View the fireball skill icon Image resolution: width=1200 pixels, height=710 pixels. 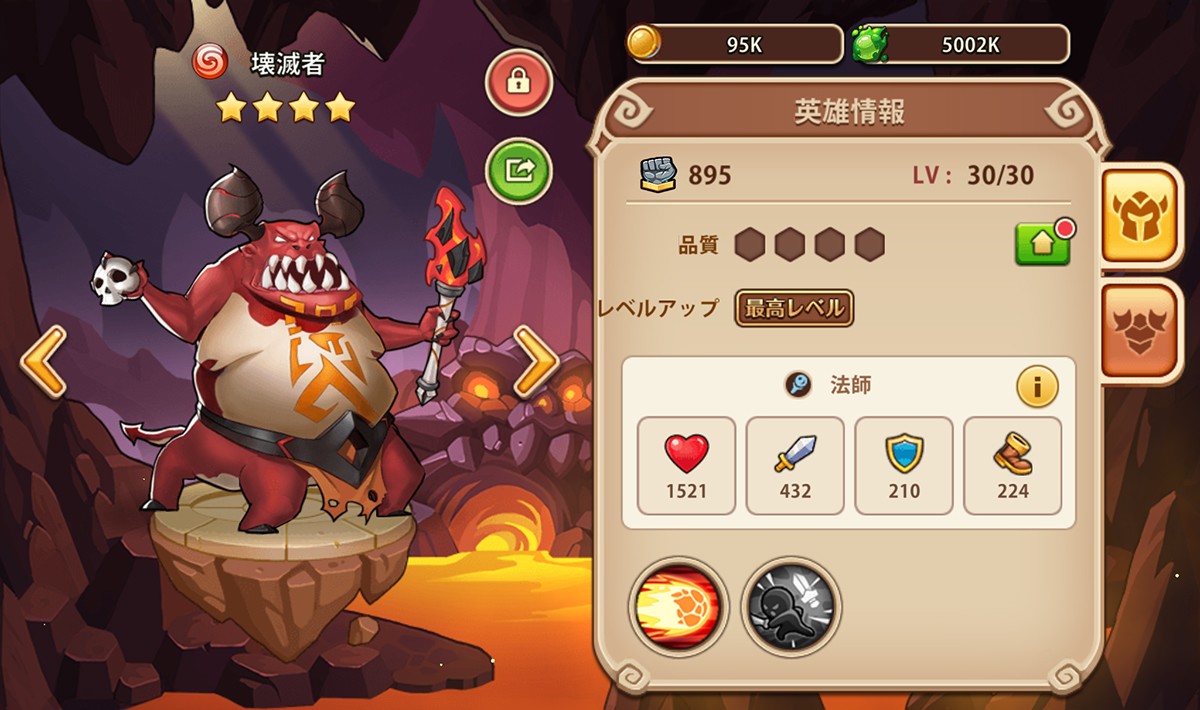point(678,606)
